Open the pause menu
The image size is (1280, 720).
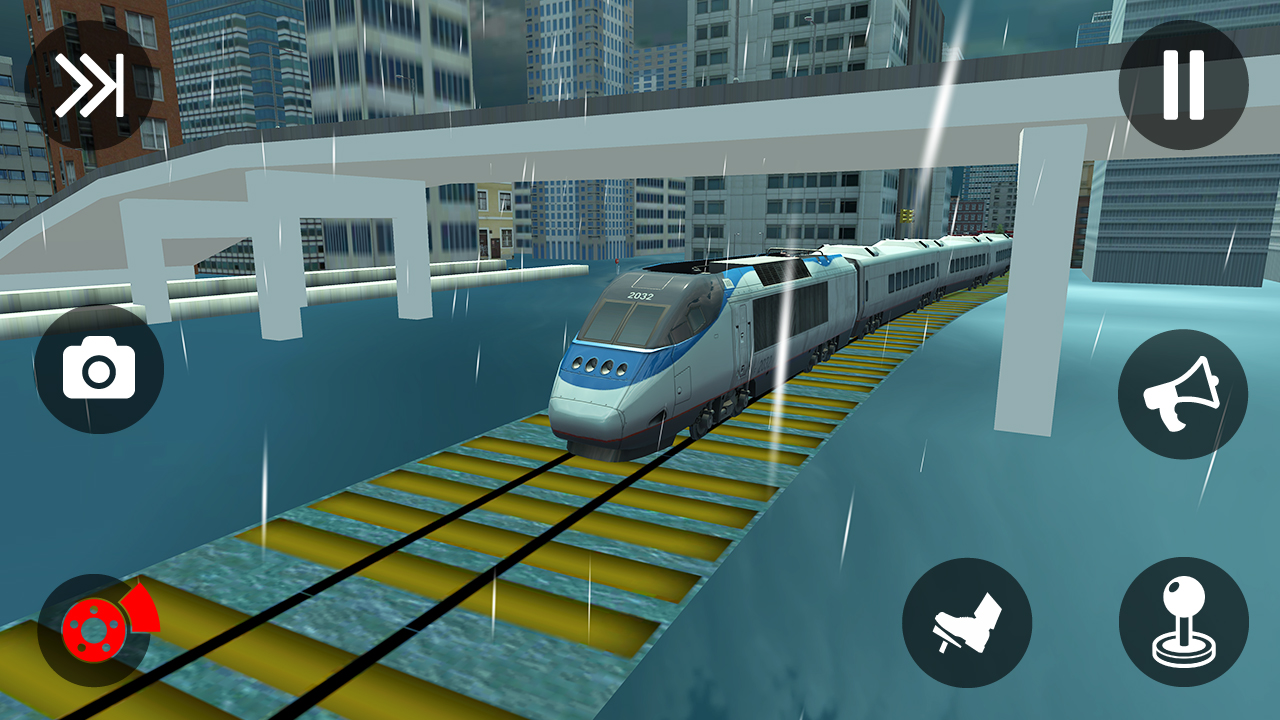1183,85
